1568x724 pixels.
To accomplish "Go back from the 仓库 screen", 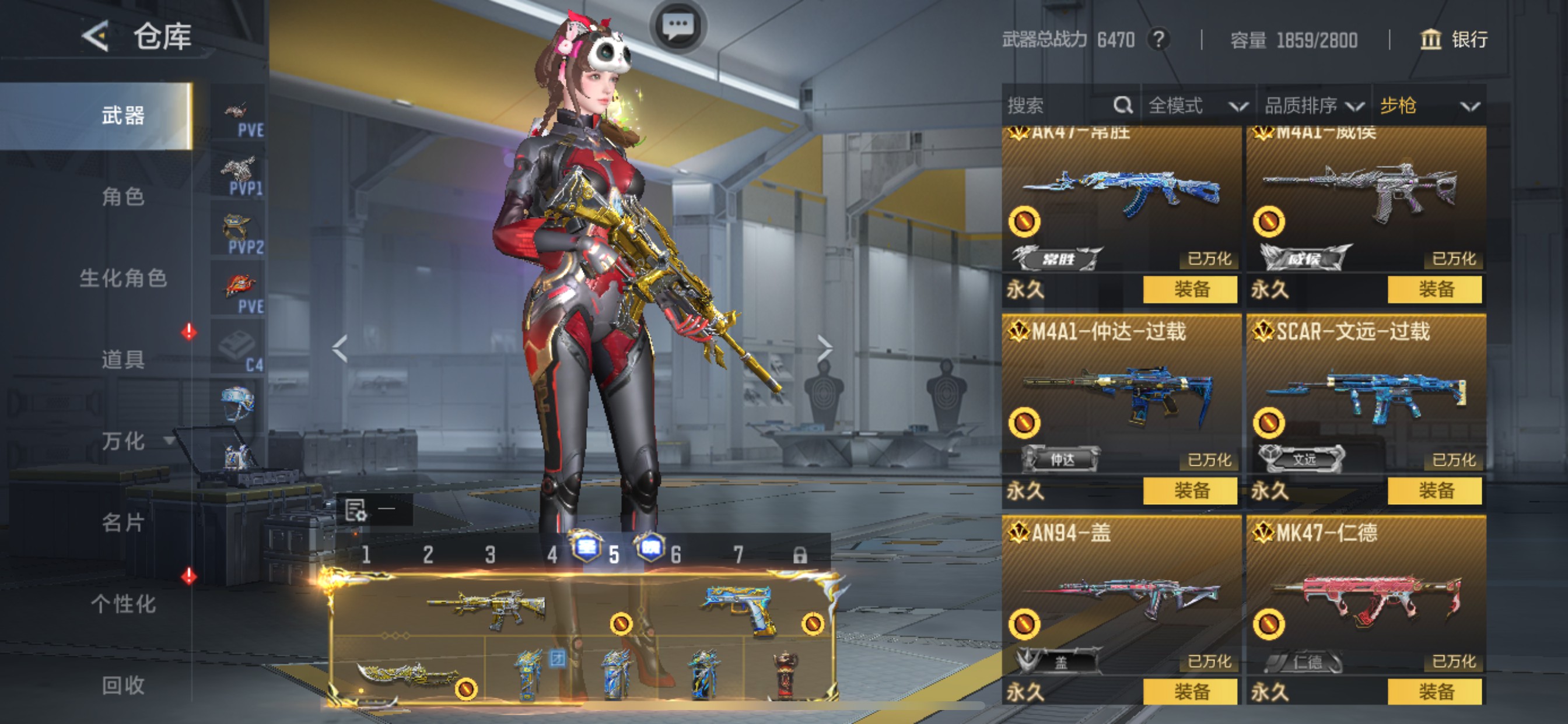I will (x=96, y=36).
